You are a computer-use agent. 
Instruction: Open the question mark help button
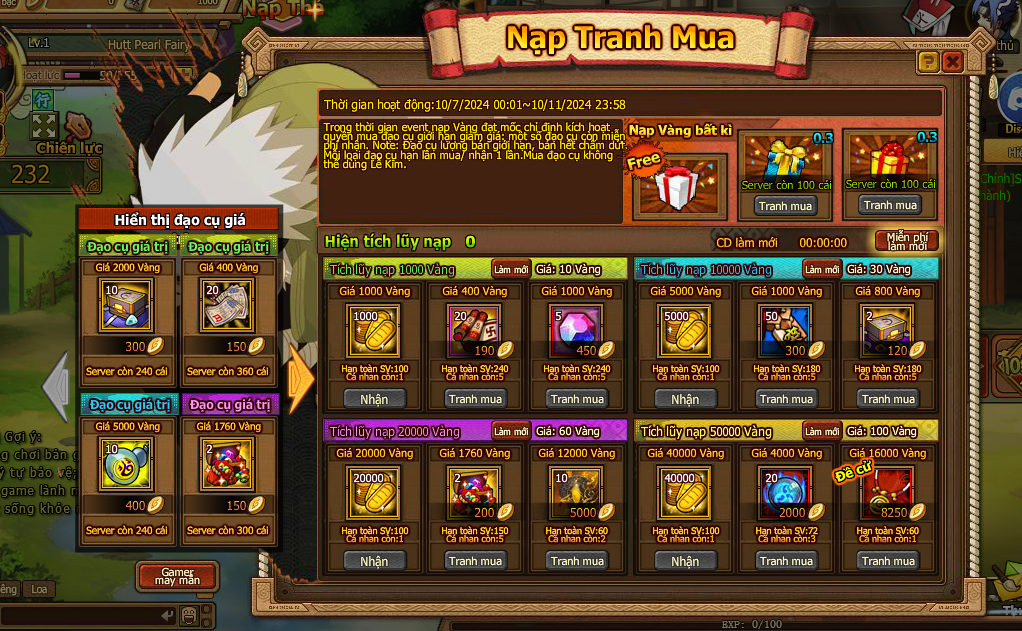(928, 63)
